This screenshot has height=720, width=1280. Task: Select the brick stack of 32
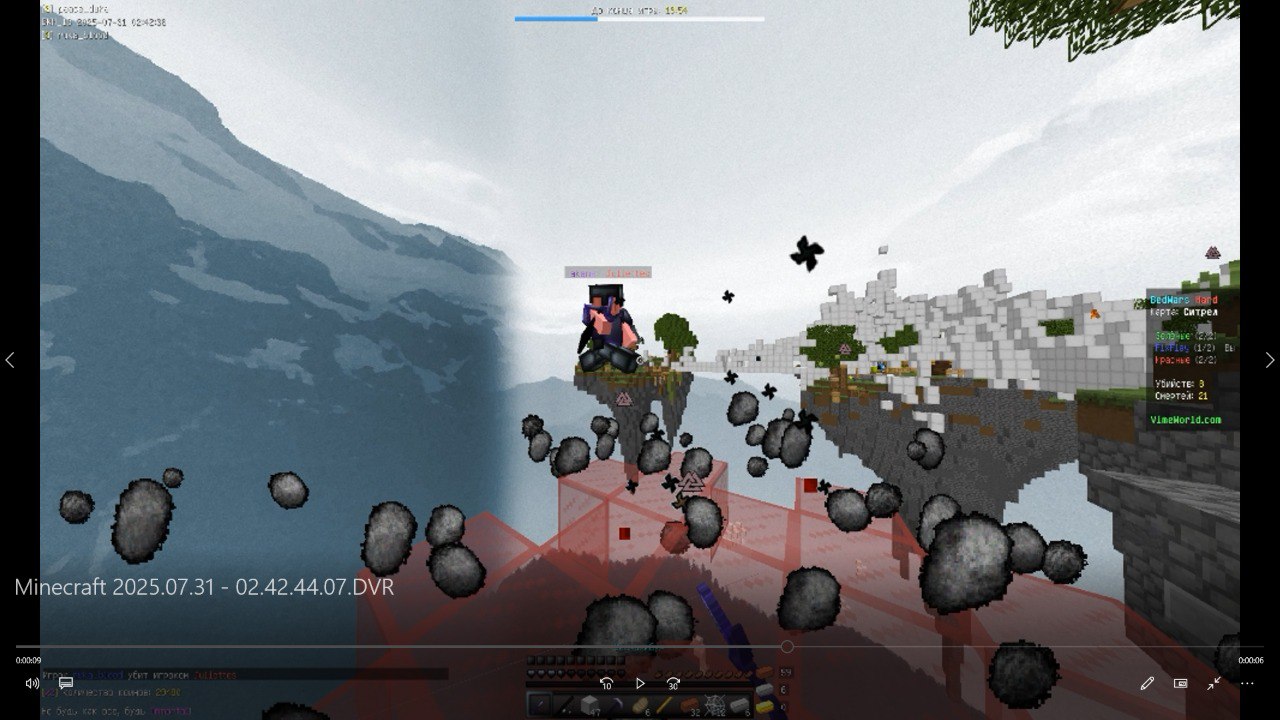click(x=690, y=705)
